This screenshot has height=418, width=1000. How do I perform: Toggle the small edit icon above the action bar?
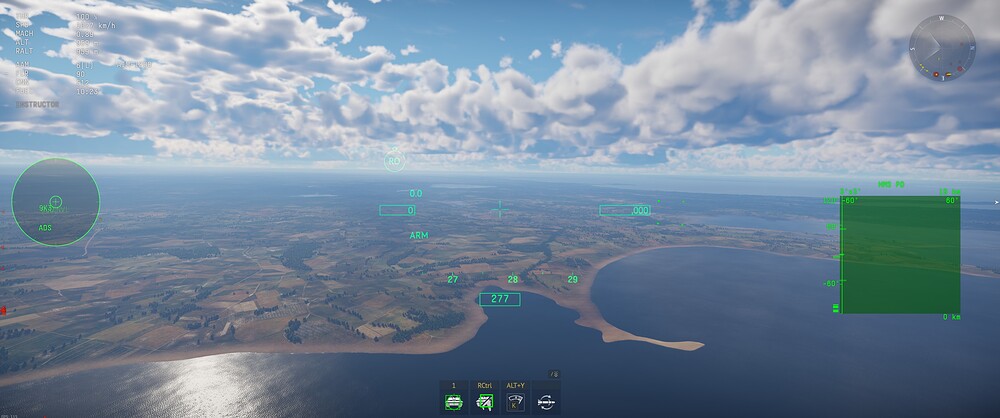tap(555, 374)
